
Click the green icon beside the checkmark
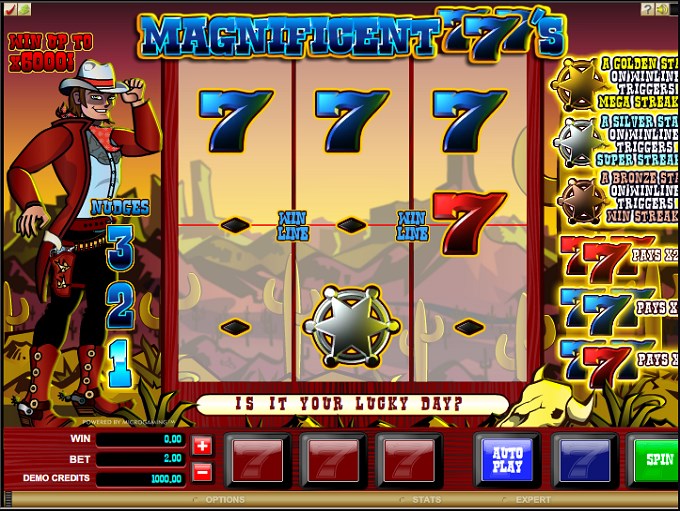pos(24,8)
